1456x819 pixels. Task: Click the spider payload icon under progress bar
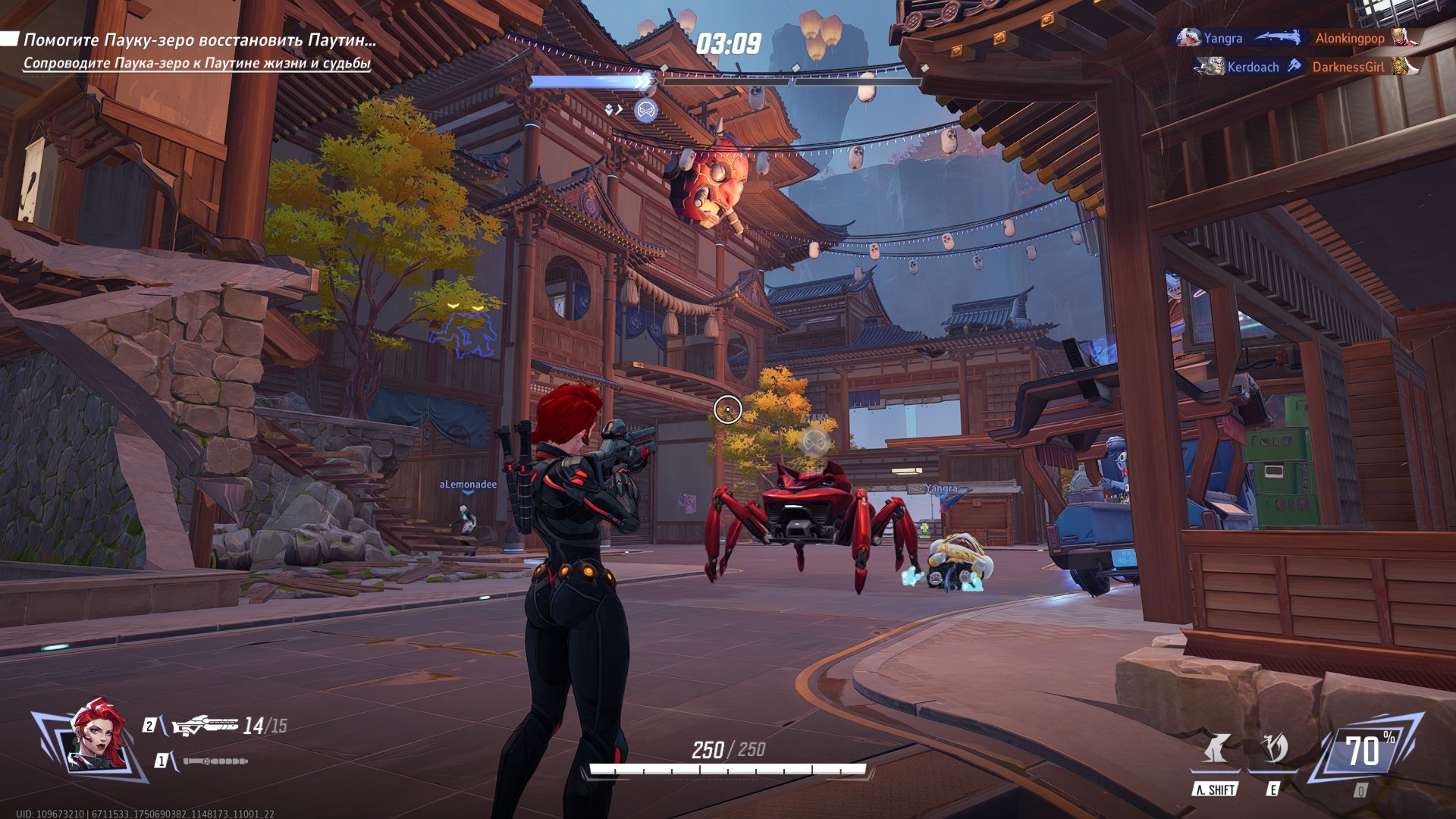645,111
